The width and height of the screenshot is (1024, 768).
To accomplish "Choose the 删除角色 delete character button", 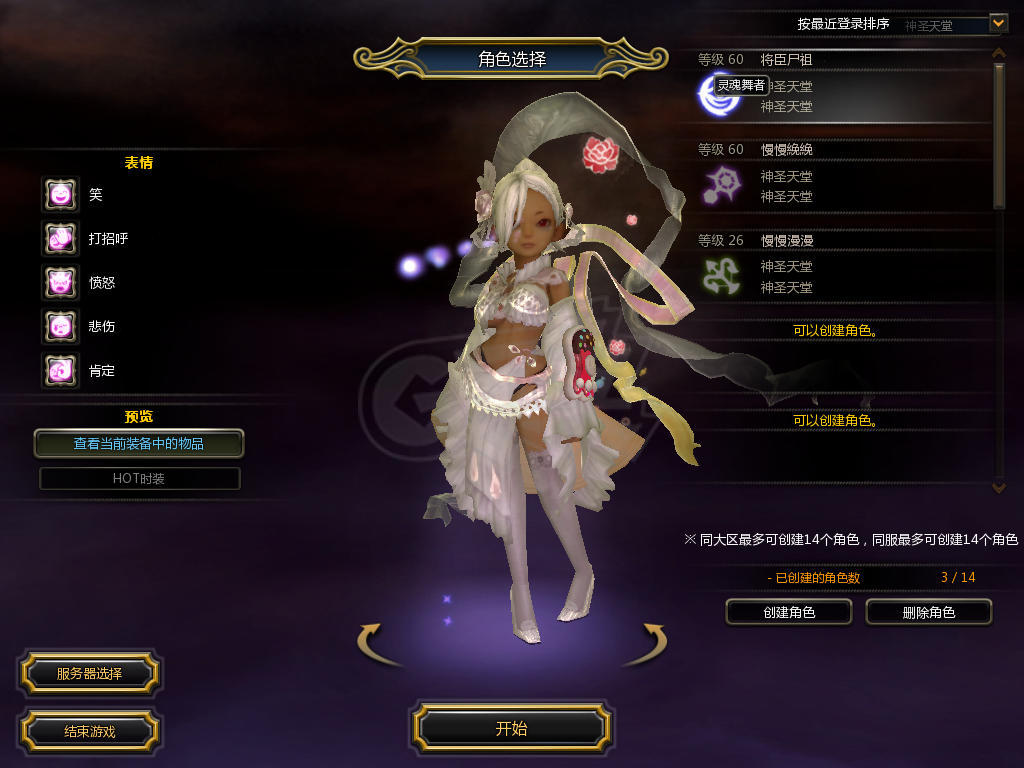I will pos(928,612).
